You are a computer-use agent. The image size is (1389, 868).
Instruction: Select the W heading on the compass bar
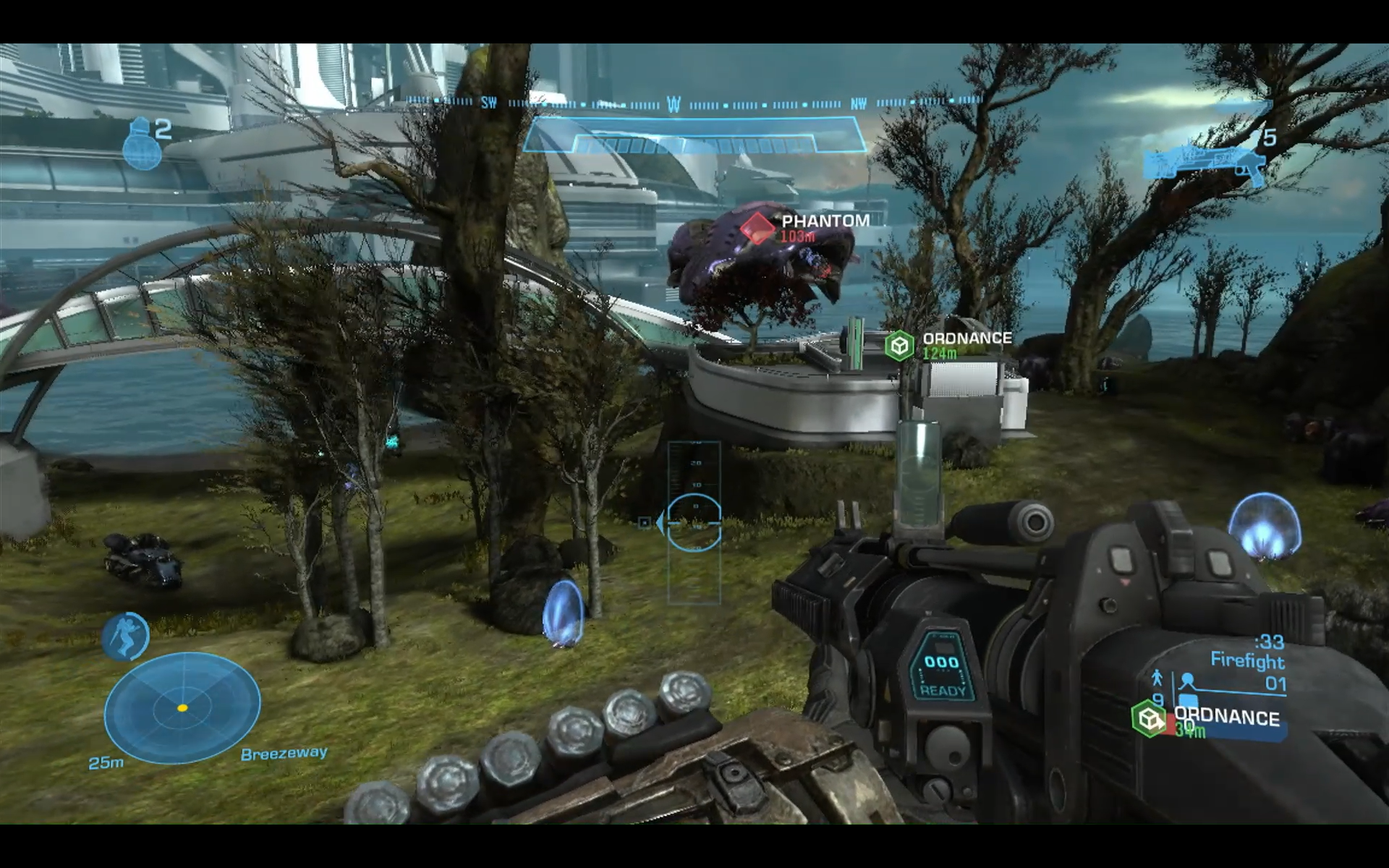[673, 103]
